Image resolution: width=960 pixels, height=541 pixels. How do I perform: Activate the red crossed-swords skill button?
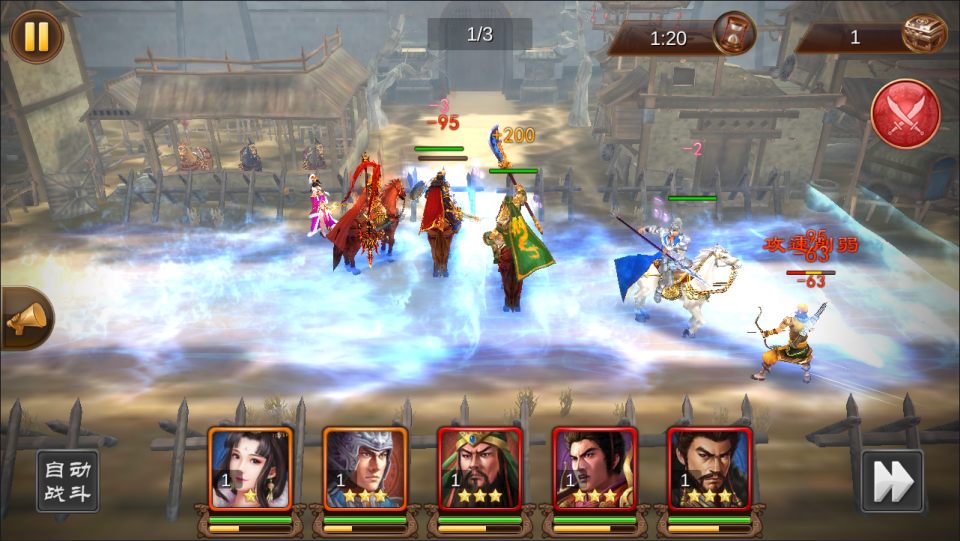905,114
